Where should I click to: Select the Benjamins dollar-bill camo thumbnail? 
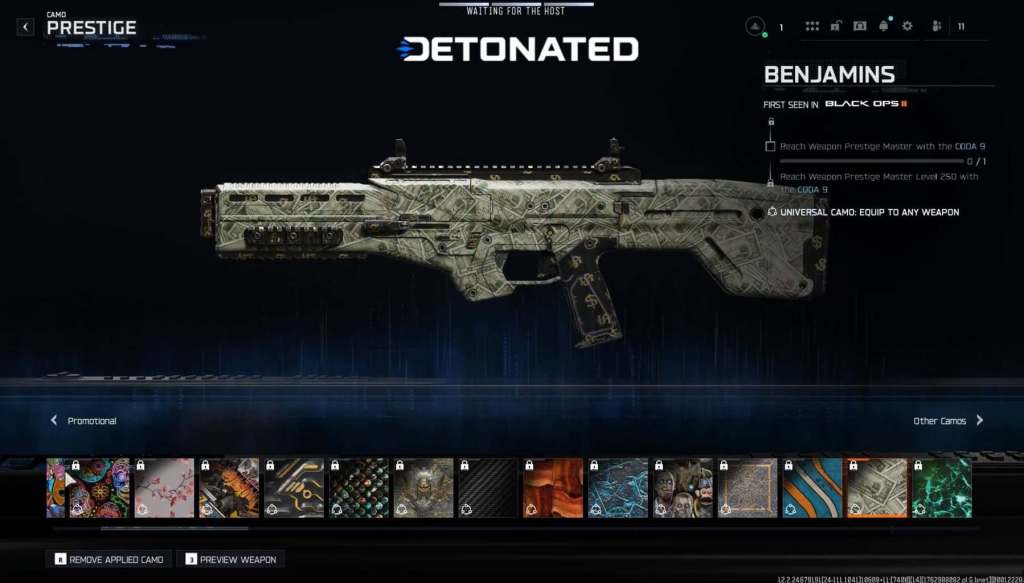tap(877, 488)
